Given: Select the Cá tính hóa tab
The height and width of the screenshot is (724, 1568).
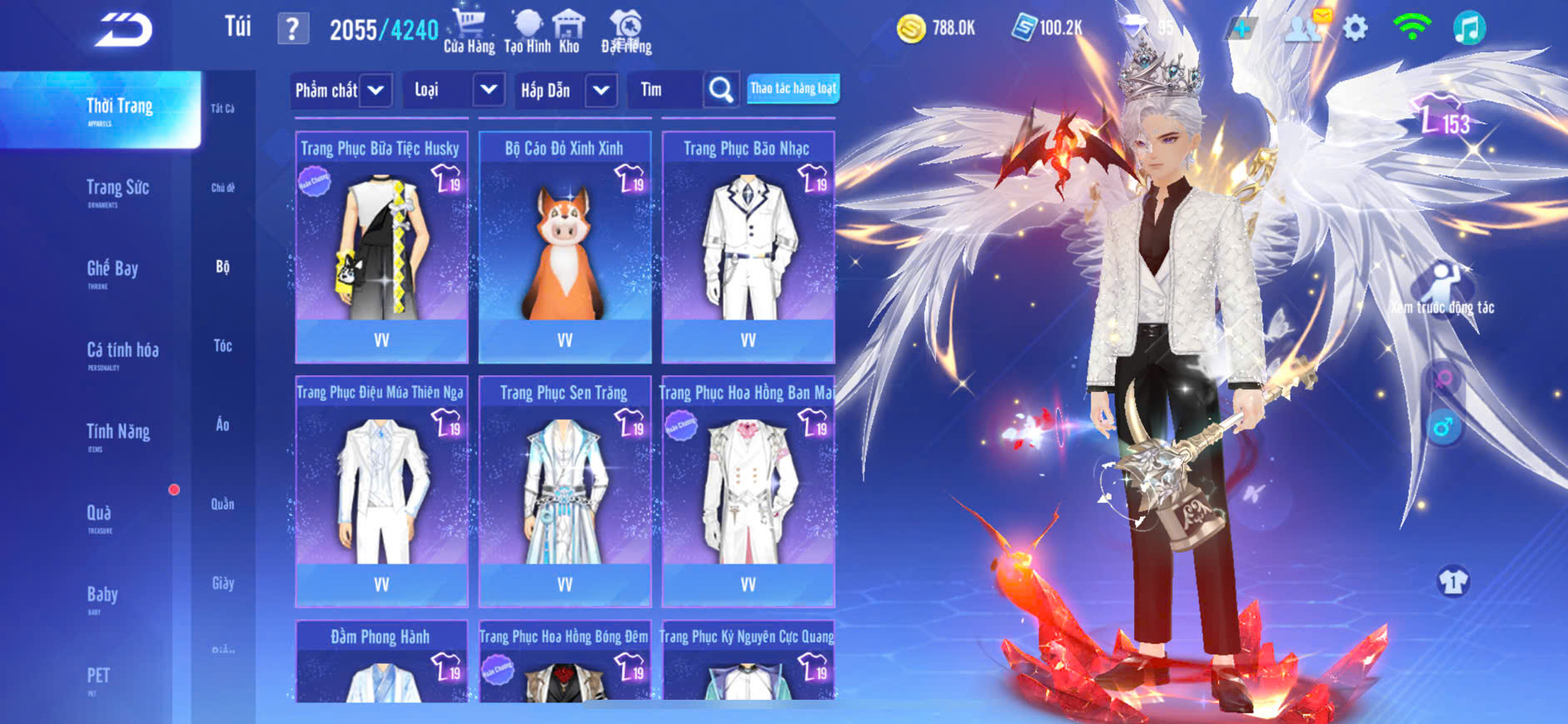Looking at the screenshot, I should click(x=122, y=353).
